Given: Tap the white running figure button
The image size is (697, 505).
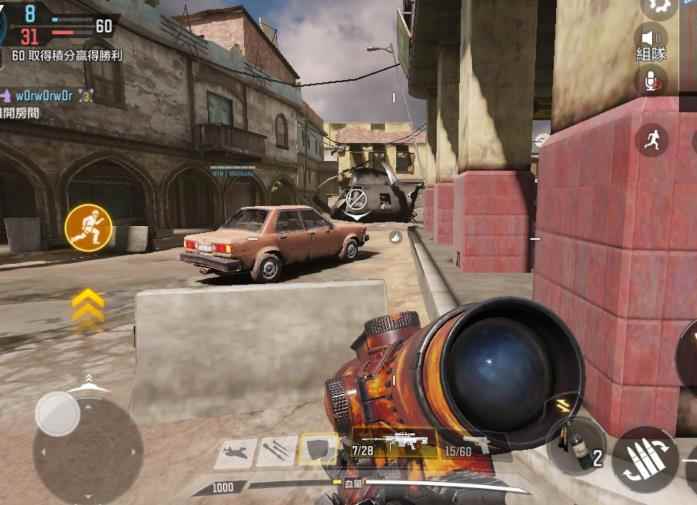Looking at the screenshot, I should click(652, 140).
